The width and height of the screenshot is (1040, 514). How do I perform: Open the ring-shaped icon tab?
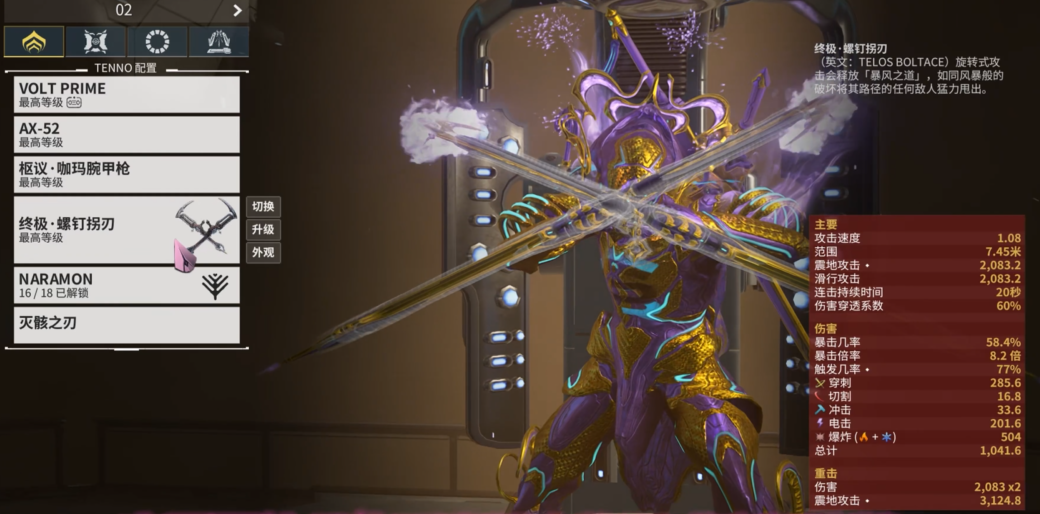(157, 41)
